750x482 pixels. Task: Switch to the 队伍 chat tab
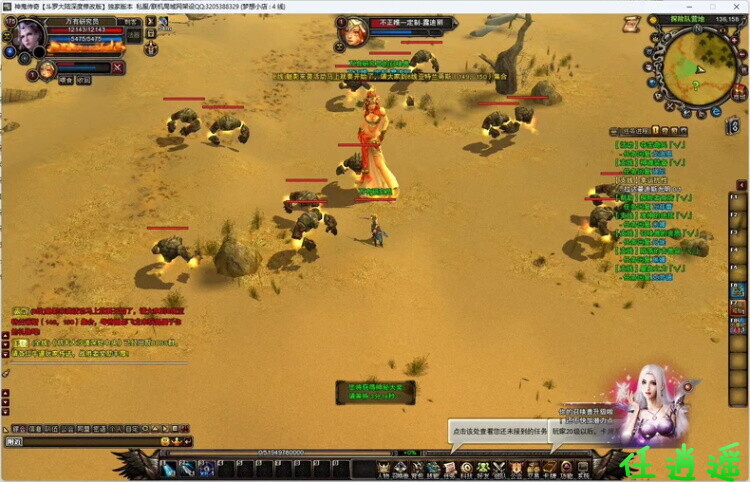click(x=49, y=428)
